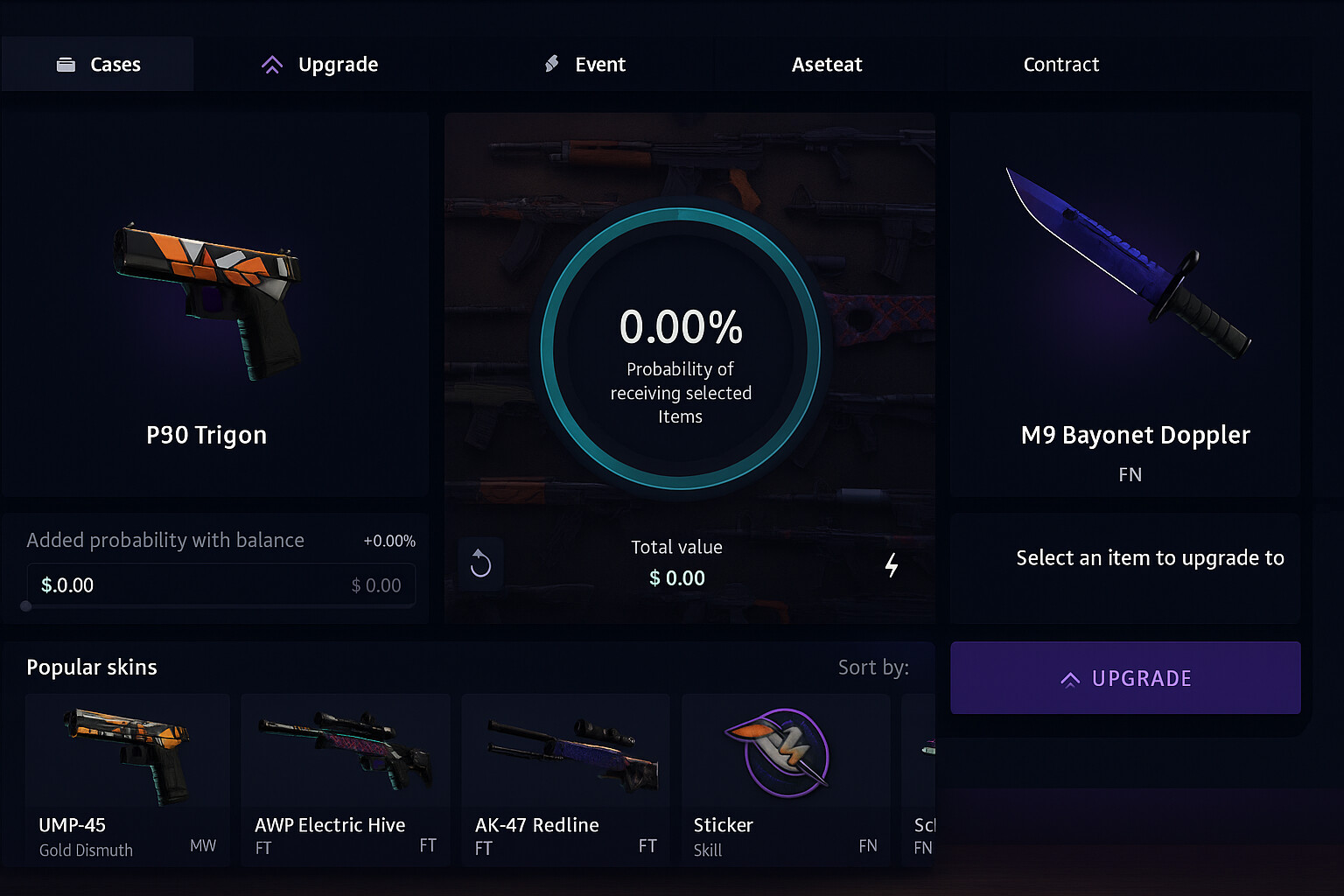Select the UMP-45 Gold Dismuth skin
Viewport: 1344px width, 896px height.
coord(128,779)
